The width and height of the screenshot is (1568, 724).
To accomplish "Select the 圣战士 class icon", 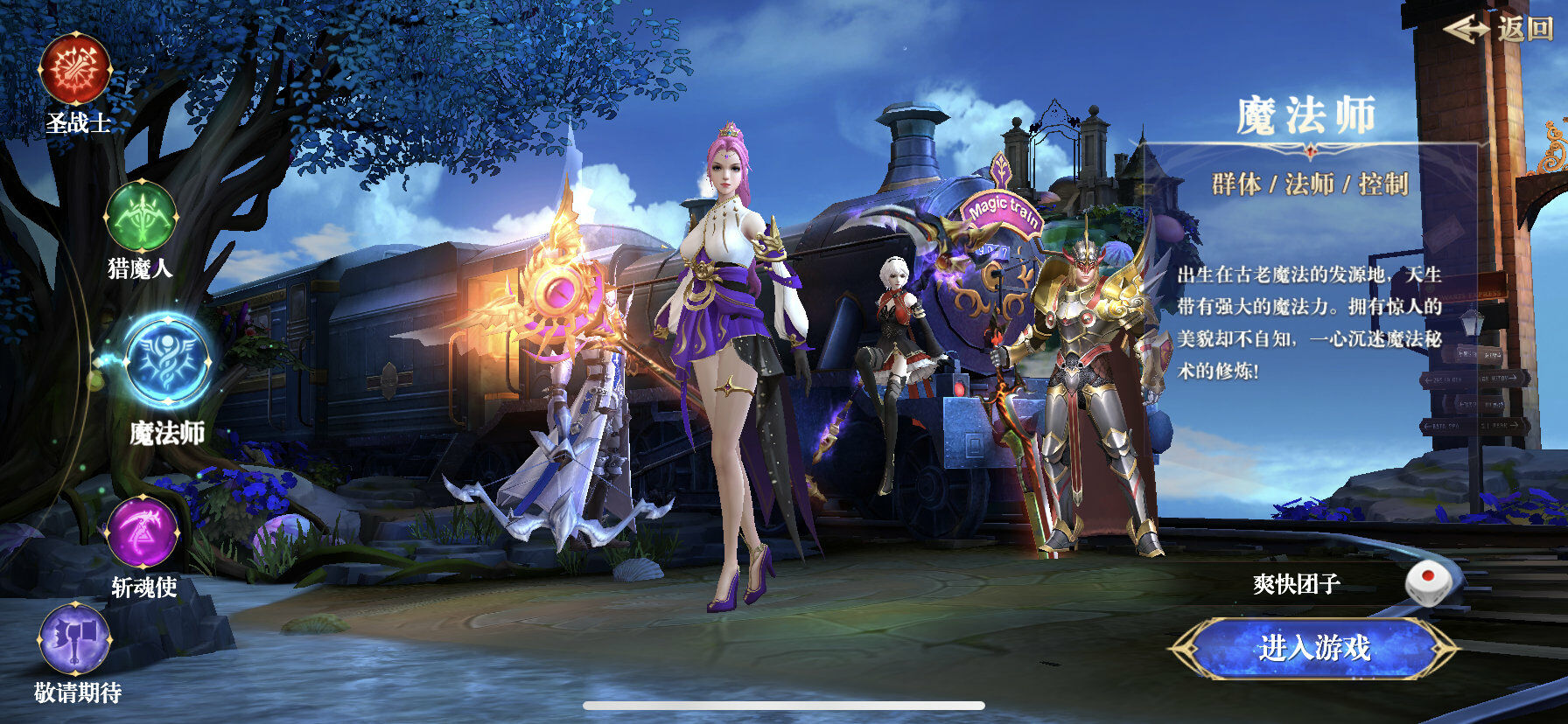I will (x=77, y=68).
